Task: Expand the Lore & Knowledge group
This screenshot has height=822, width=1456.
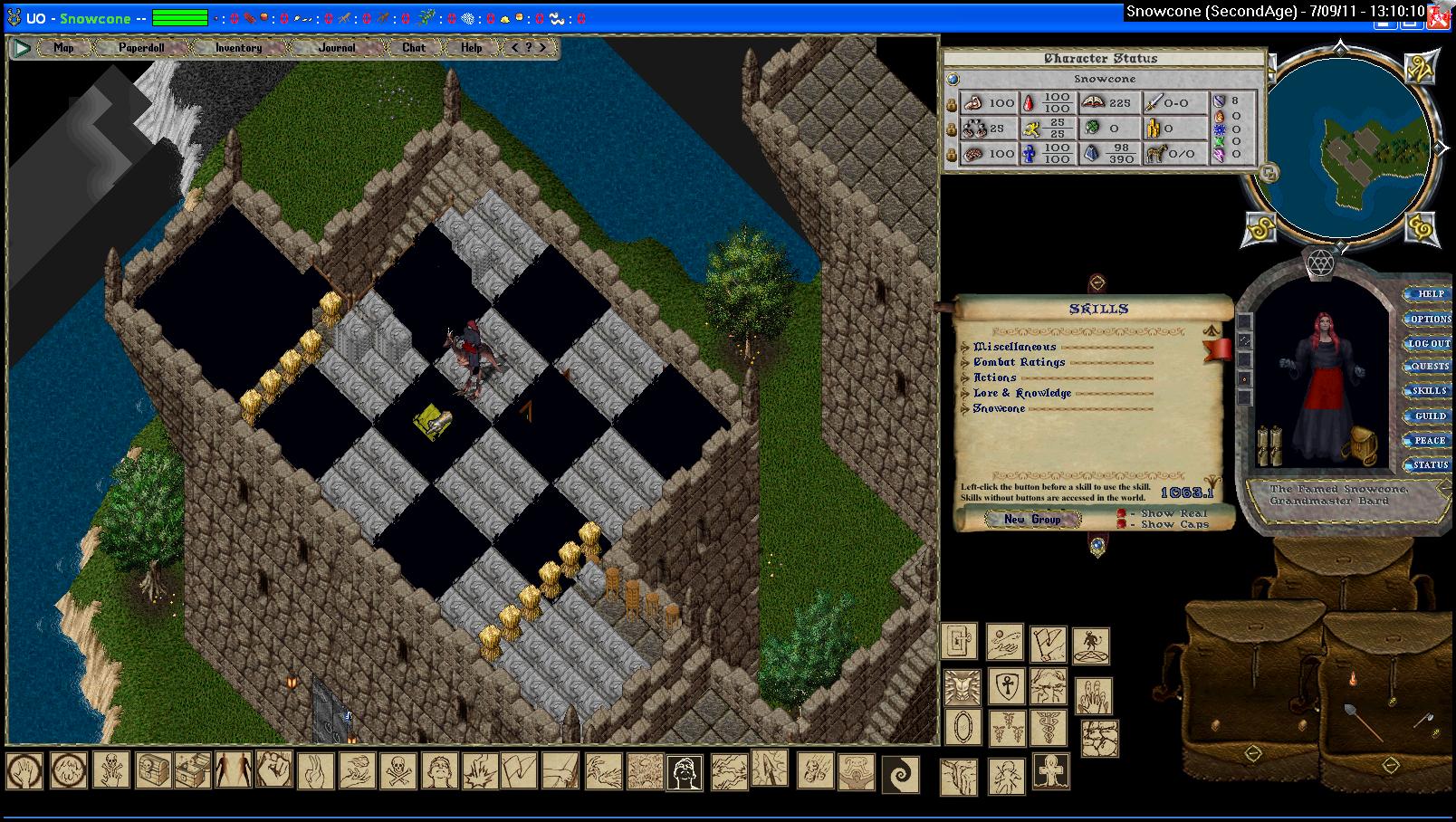Action: pyautogui.click(x=965, y=394)
